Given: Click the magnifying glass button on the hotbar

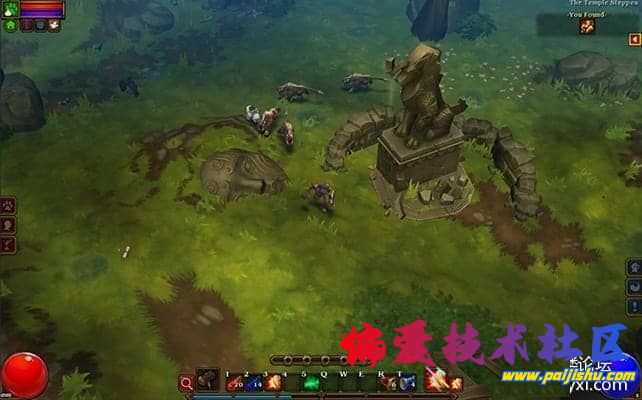Looking at the screenshot, I should 186,382.
